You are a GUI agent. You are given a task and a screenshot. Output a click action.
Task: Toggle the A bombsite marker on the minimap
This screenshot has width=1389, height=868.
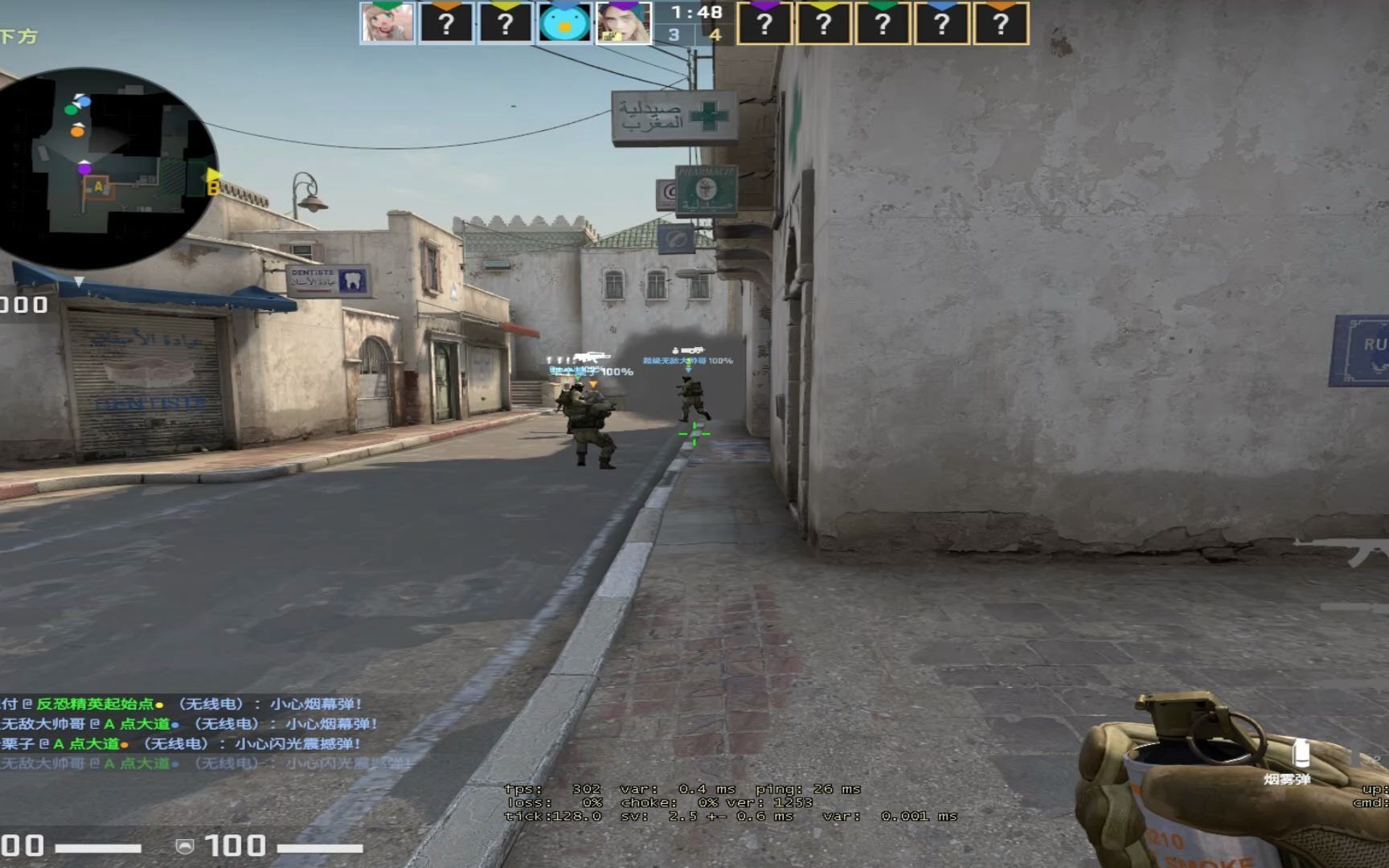(x=98, y=187)
